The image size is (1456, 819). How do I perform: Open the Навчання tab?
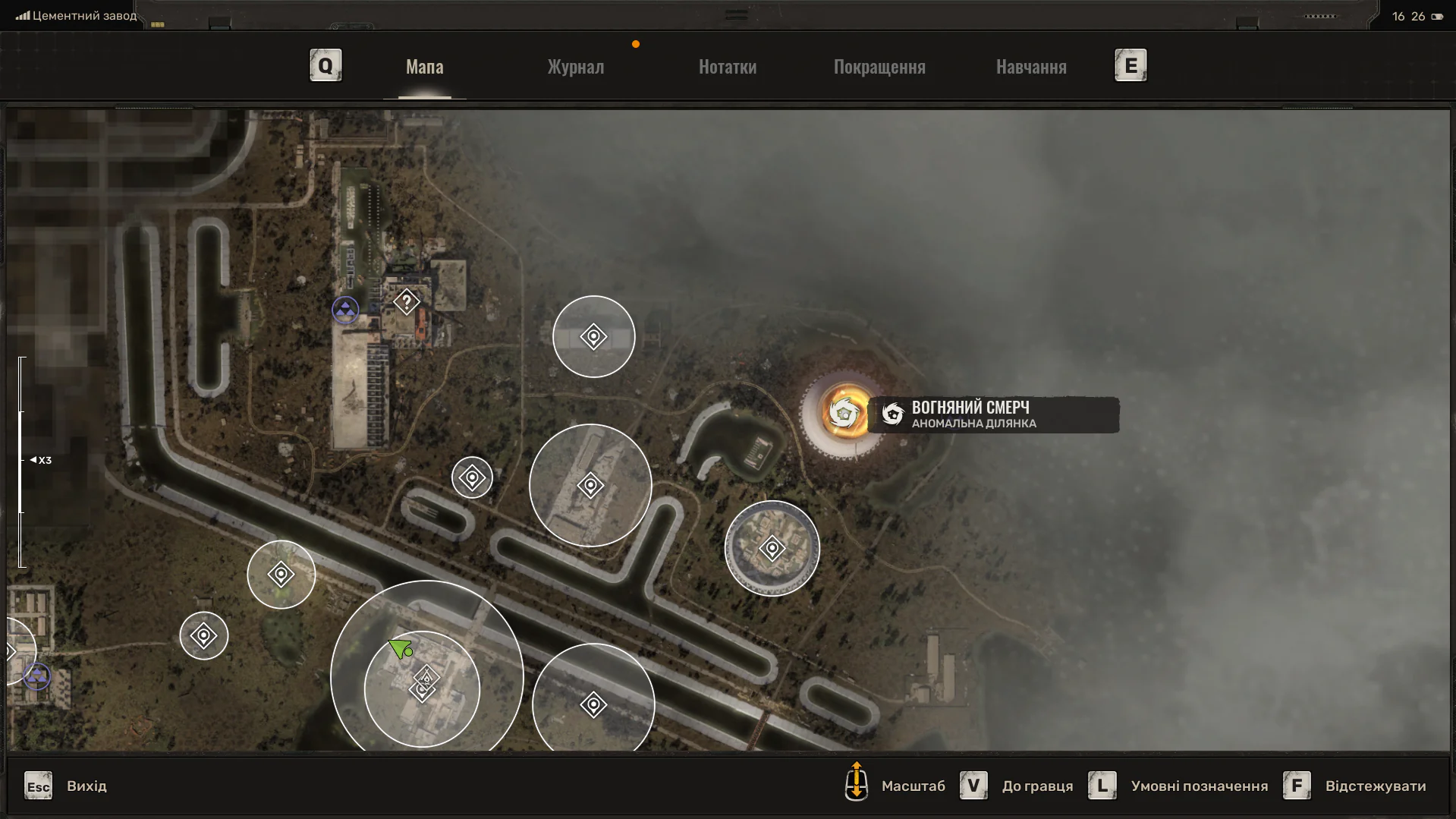point(1031,67)
